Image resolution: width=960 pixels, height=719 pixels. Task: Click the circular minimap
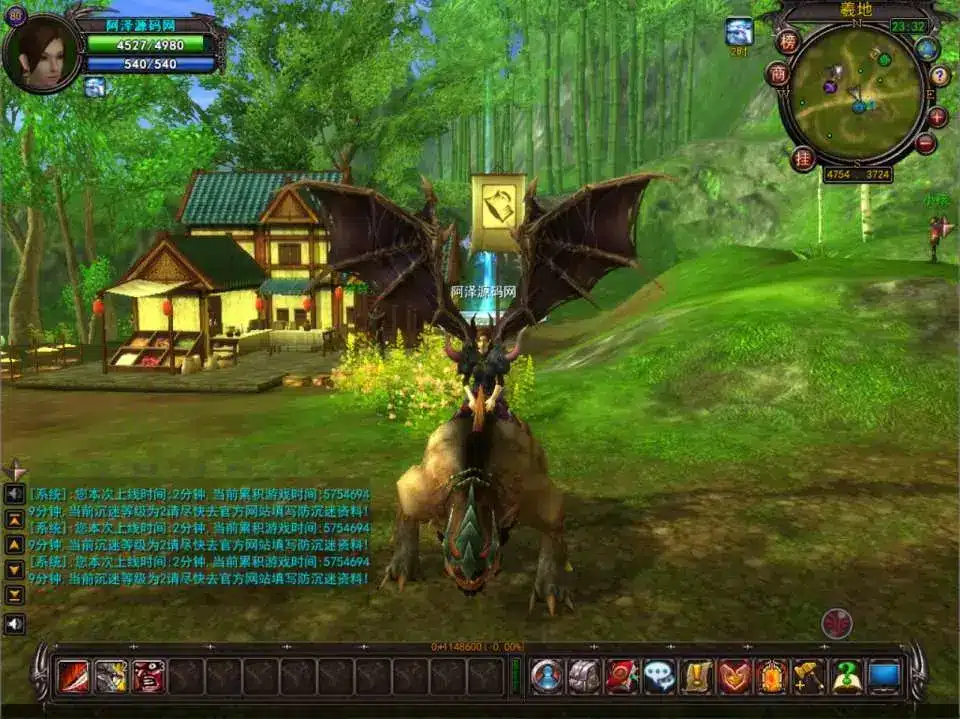(x=859, y=94)
